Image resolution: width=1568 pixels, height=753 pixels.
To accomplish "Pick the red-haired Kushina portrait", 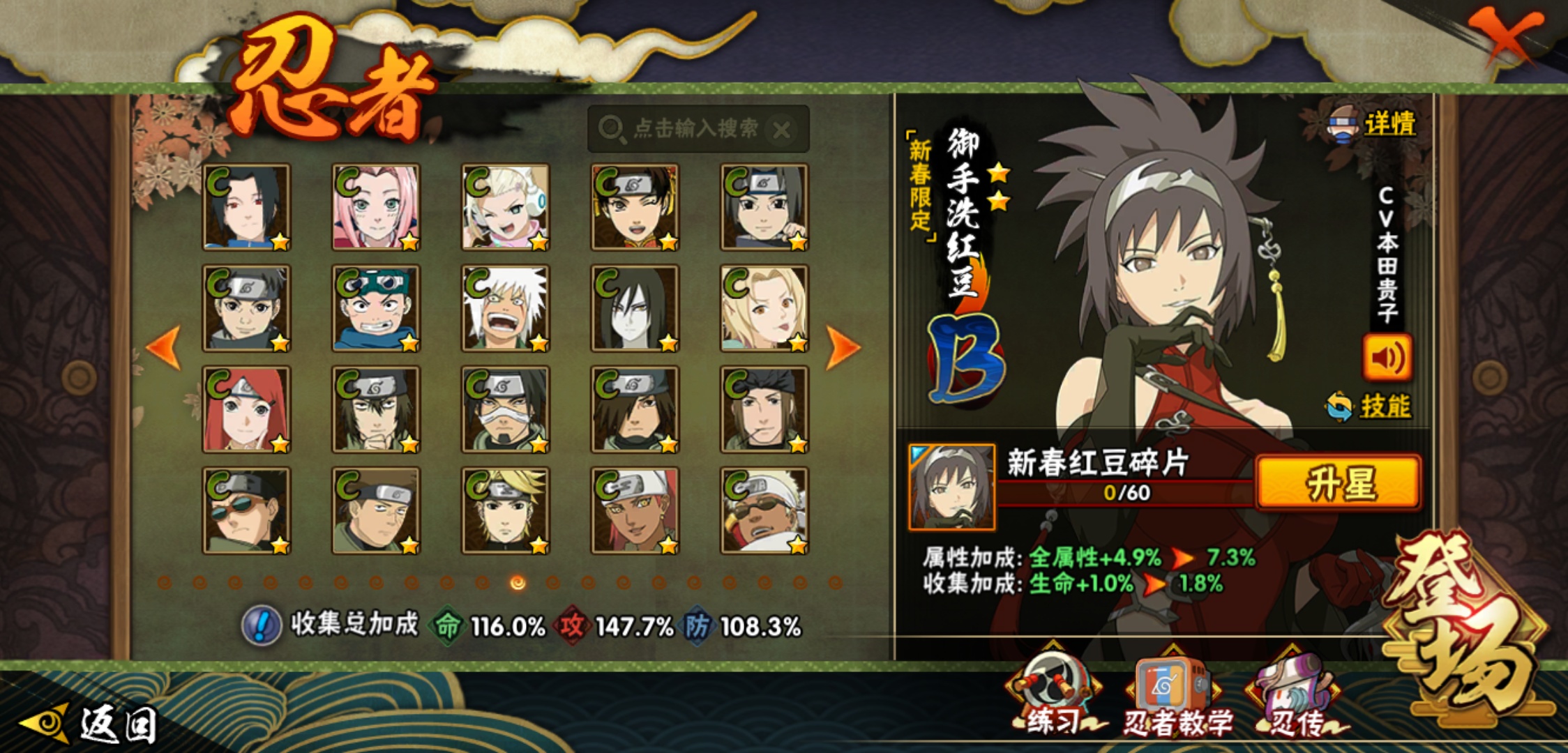I will click(246, 409).
